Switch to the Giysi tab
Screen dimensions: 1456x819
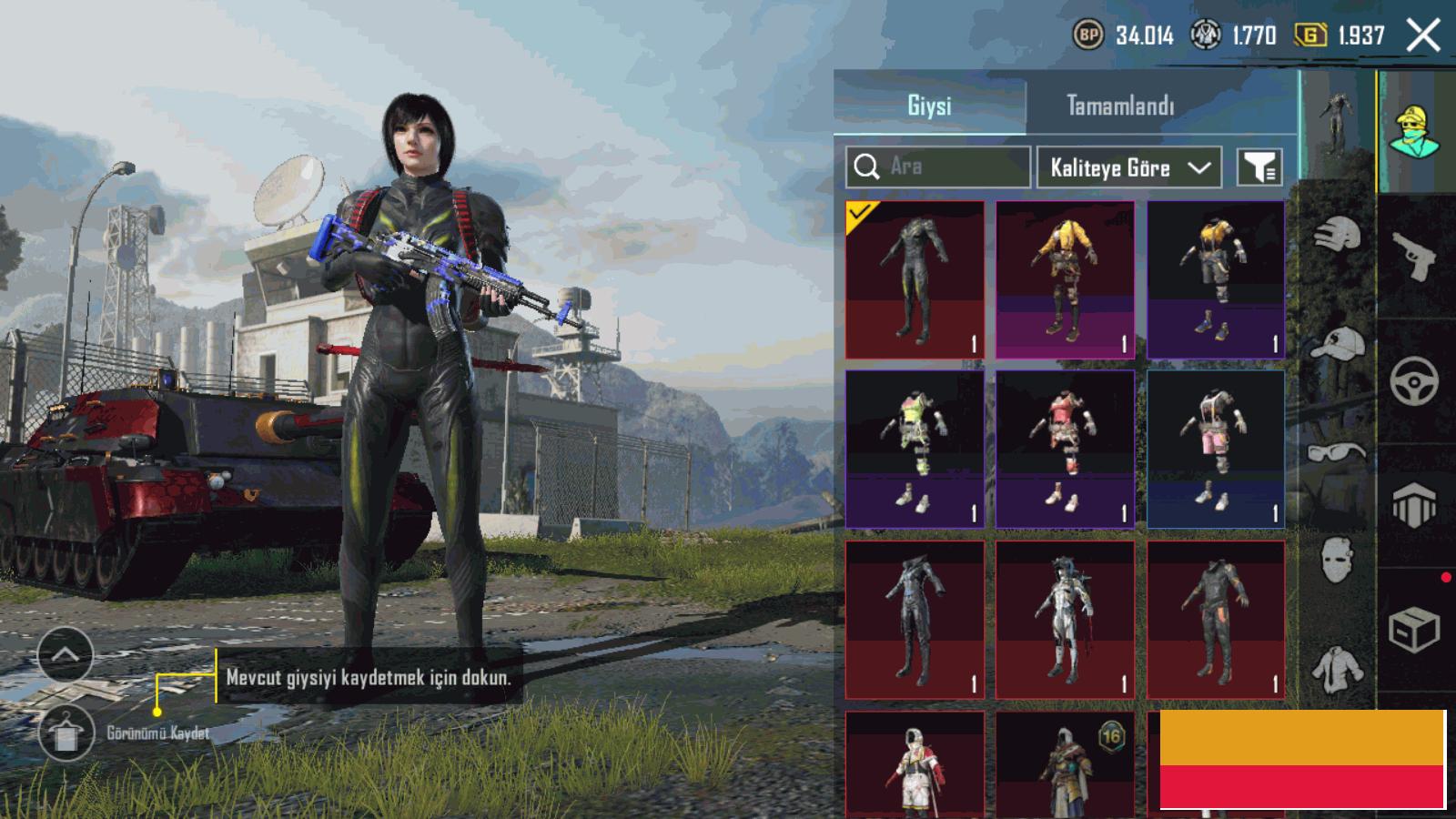point(929,106)
